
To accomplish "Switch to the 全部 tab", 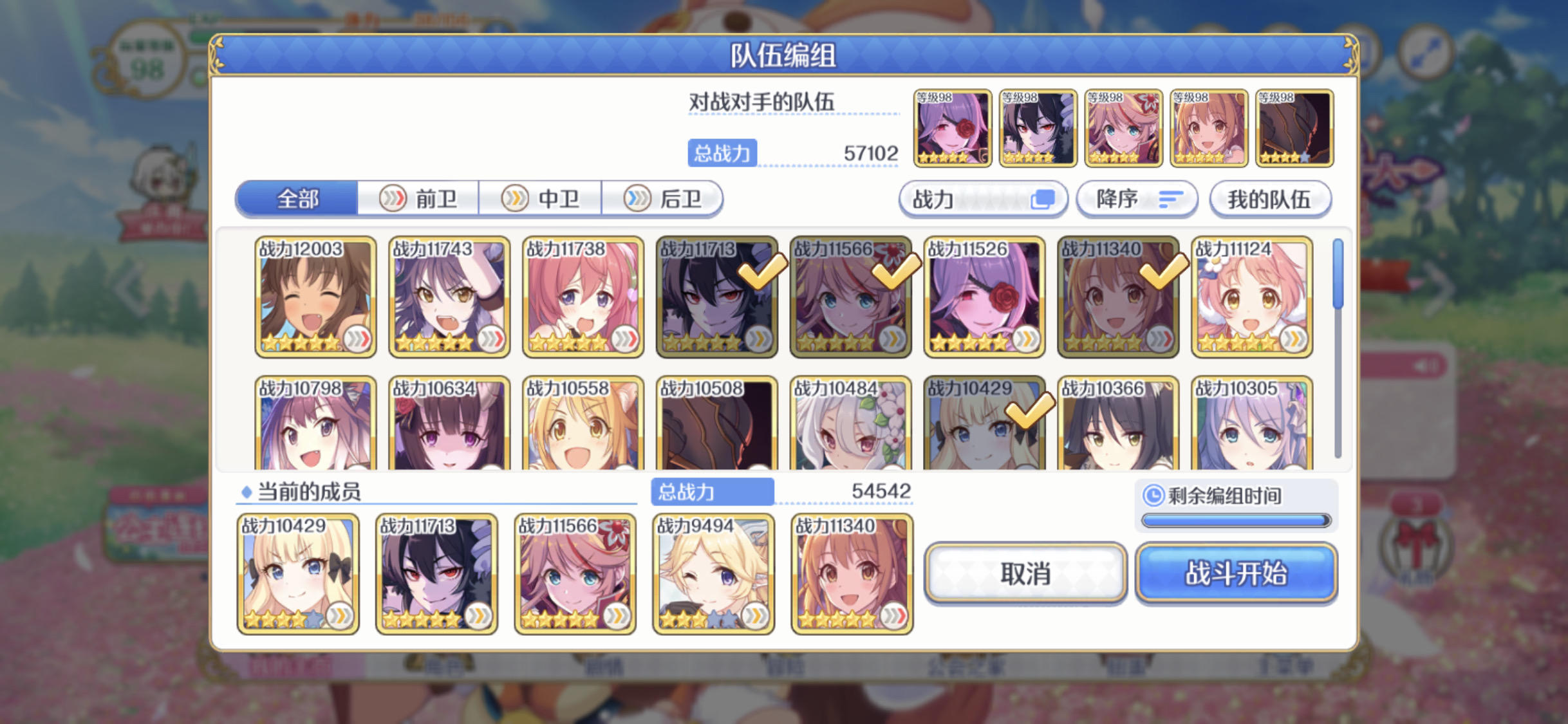I will click(297, 199).
